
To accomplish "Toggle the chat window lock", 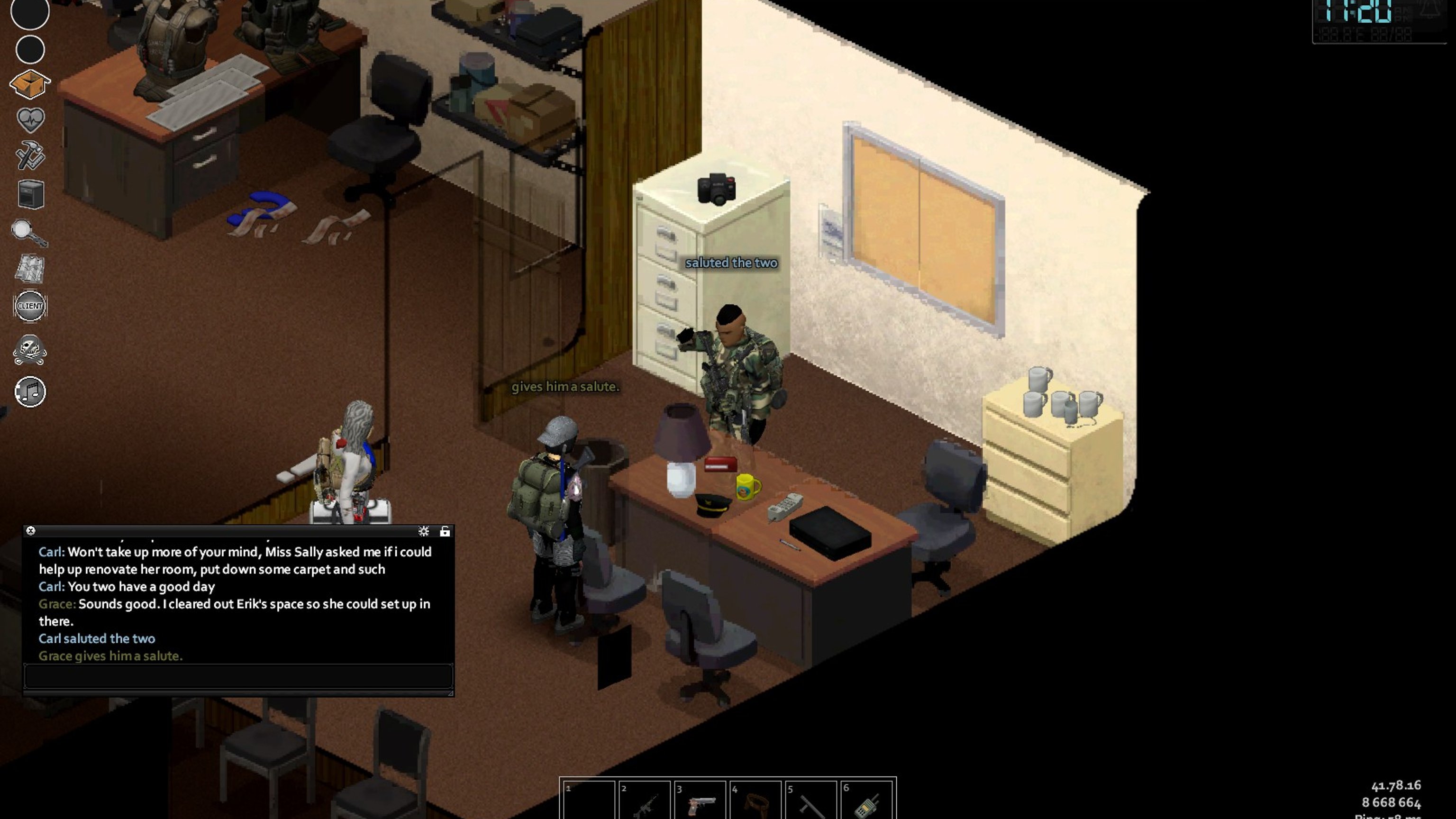I will [445, 531].
